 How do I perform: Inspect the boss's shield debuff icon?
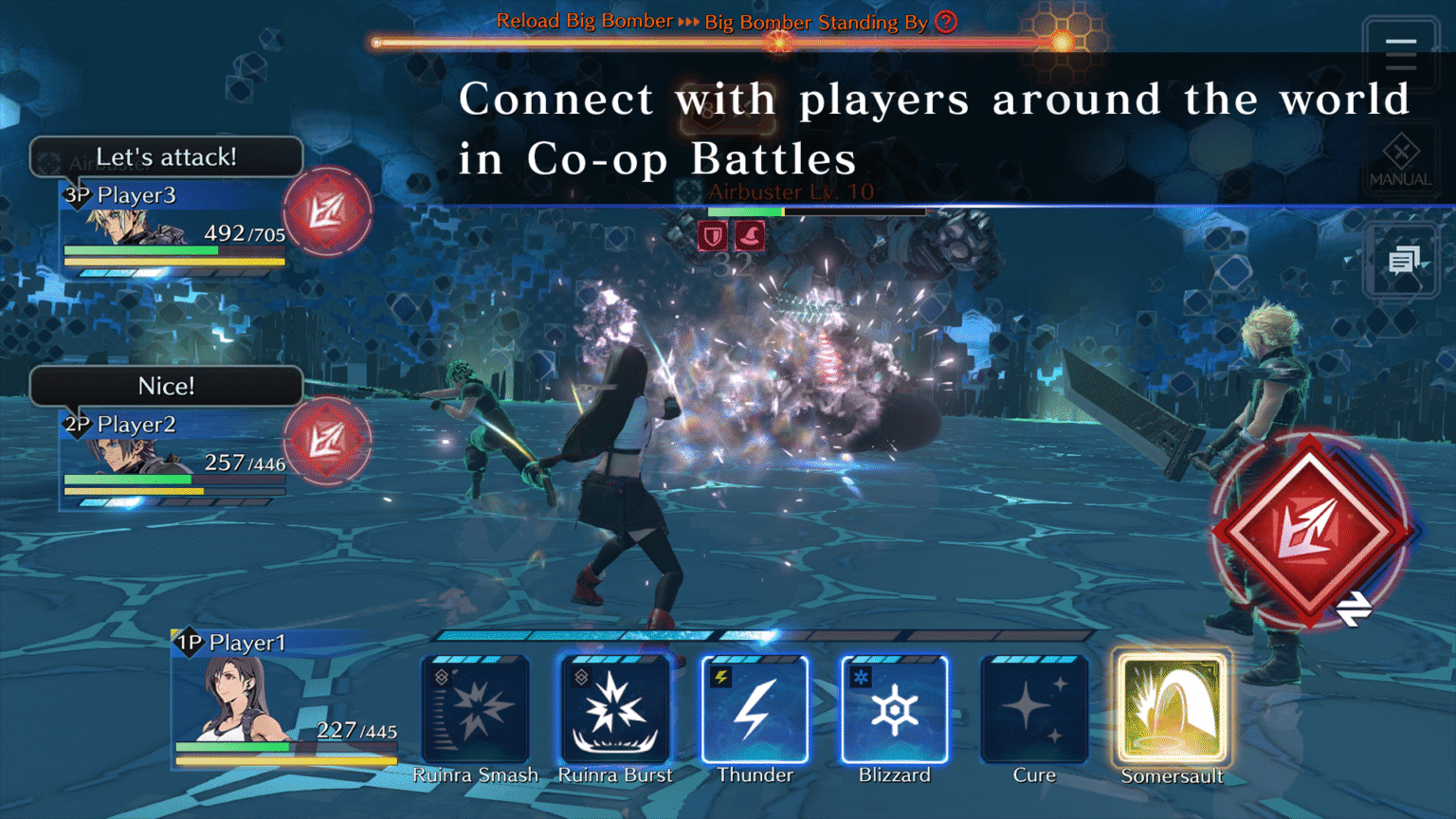point(711,235)
